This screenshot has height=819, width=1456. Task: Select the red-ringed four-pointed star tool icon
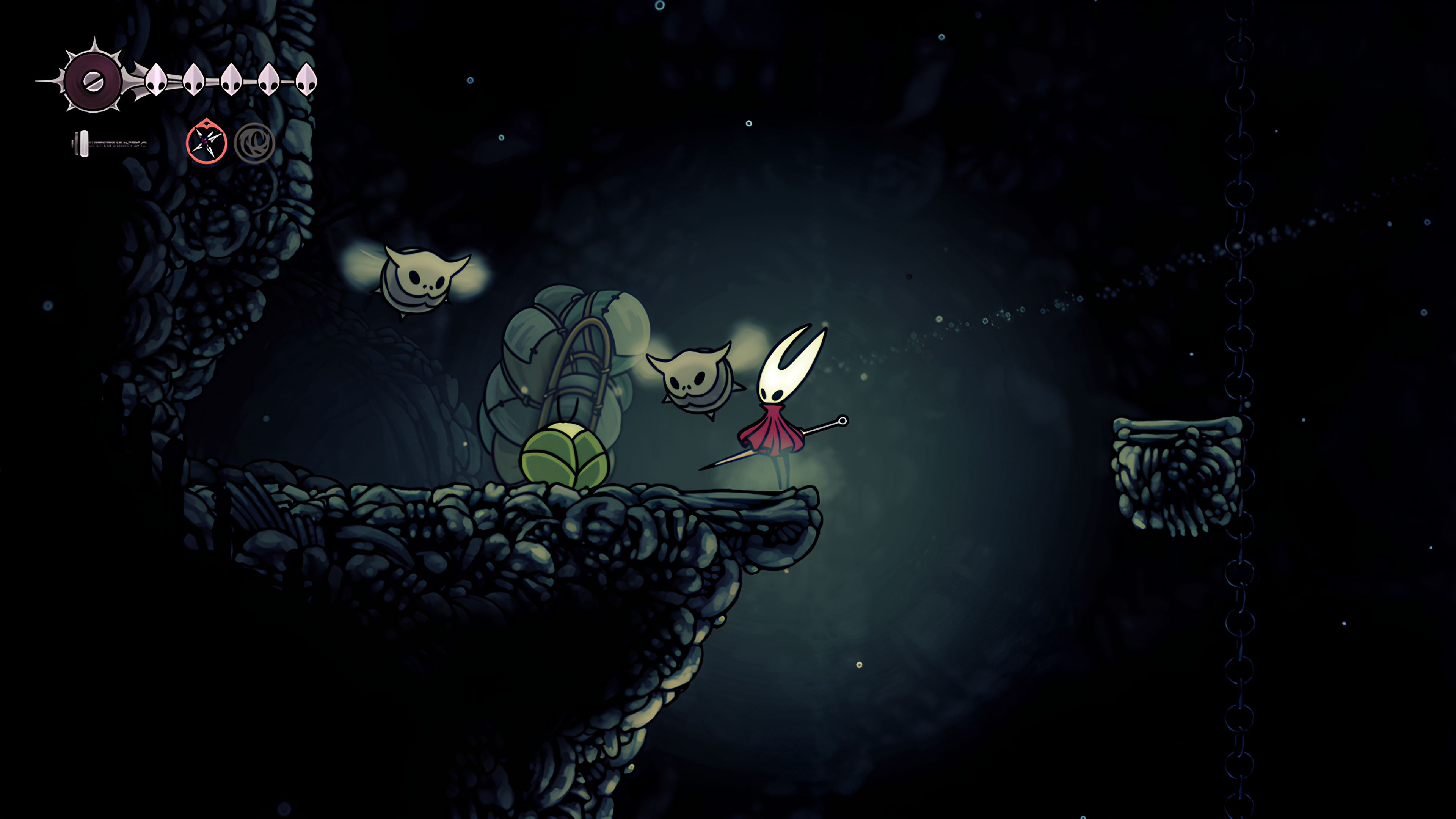206,143
